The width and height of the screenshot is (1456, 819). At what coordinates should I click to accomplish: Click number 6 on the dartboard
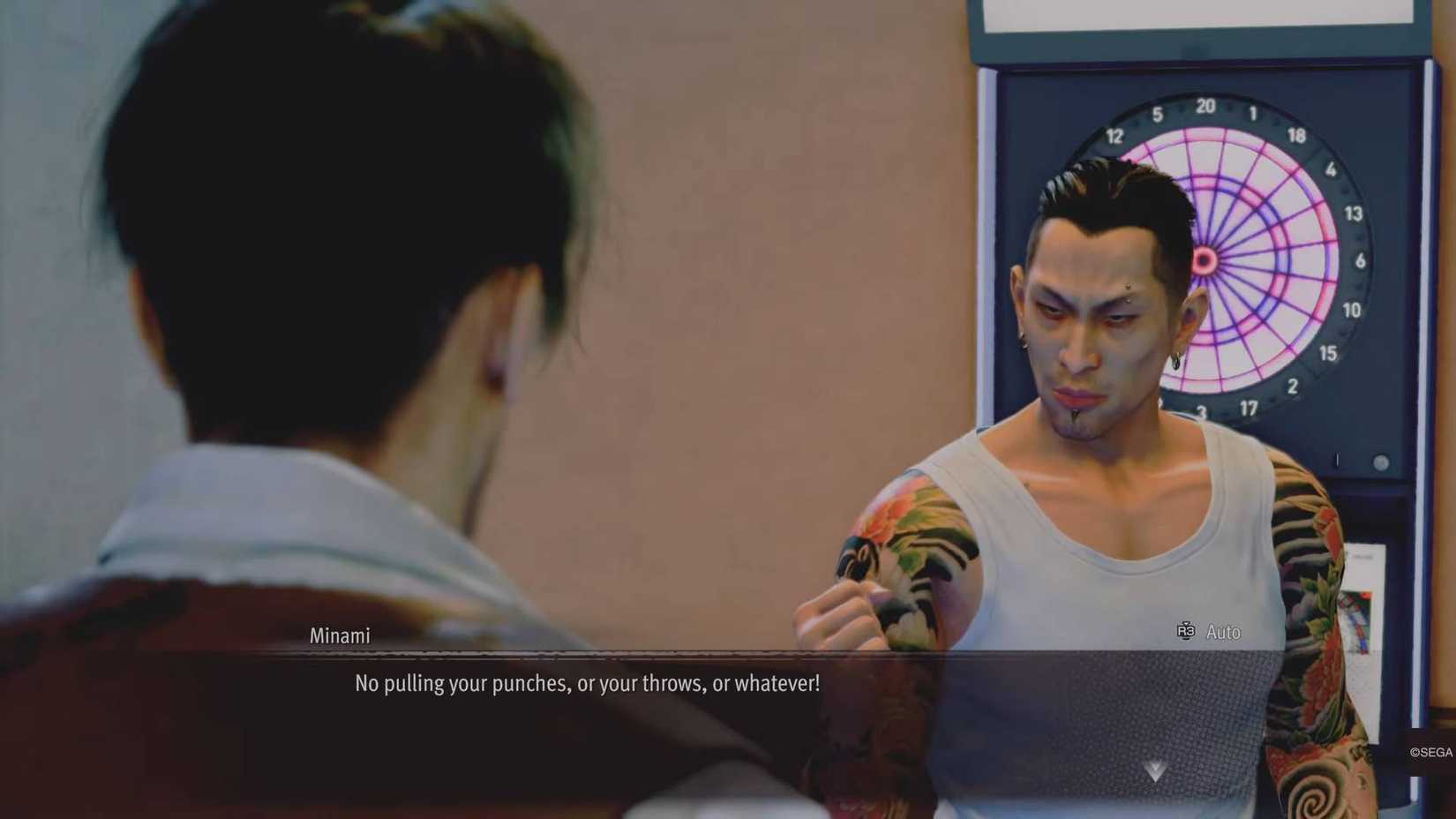coord(1359,262)
